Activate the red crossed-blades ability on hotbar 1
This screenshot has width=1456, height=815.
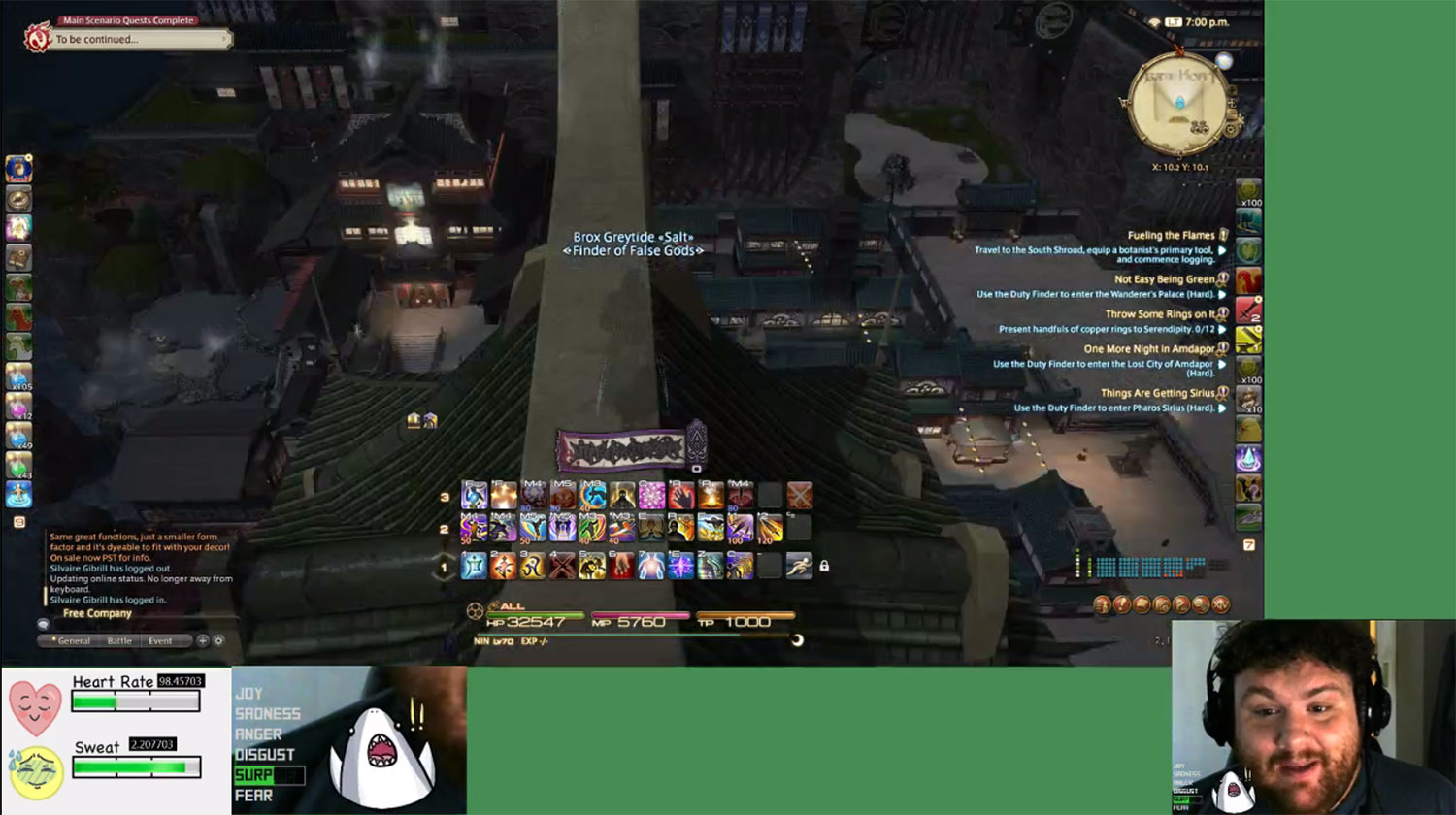[x=562, y=566]
